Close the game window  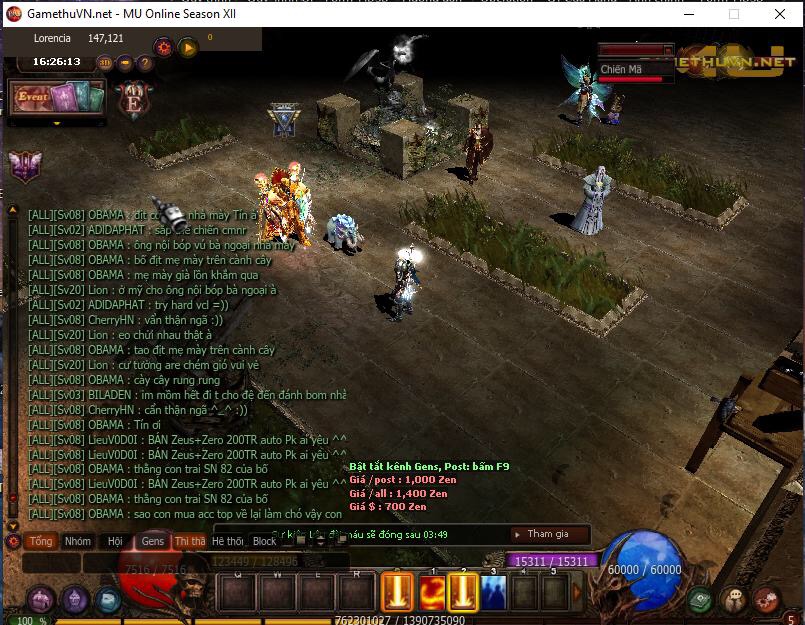(780, 15)
